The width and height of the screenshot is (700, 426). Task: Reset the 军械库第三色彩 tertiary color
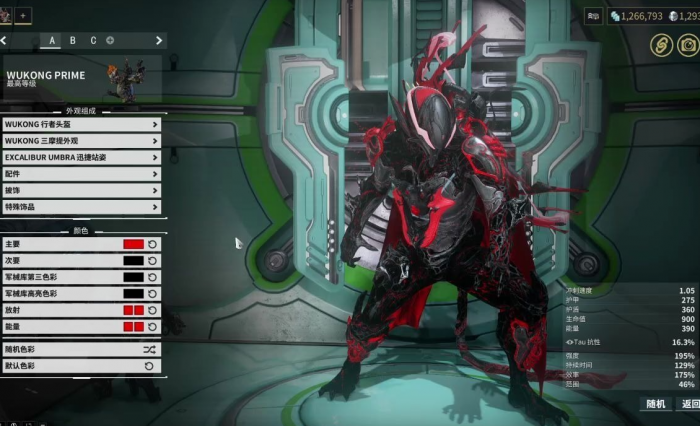pos(153,277)
